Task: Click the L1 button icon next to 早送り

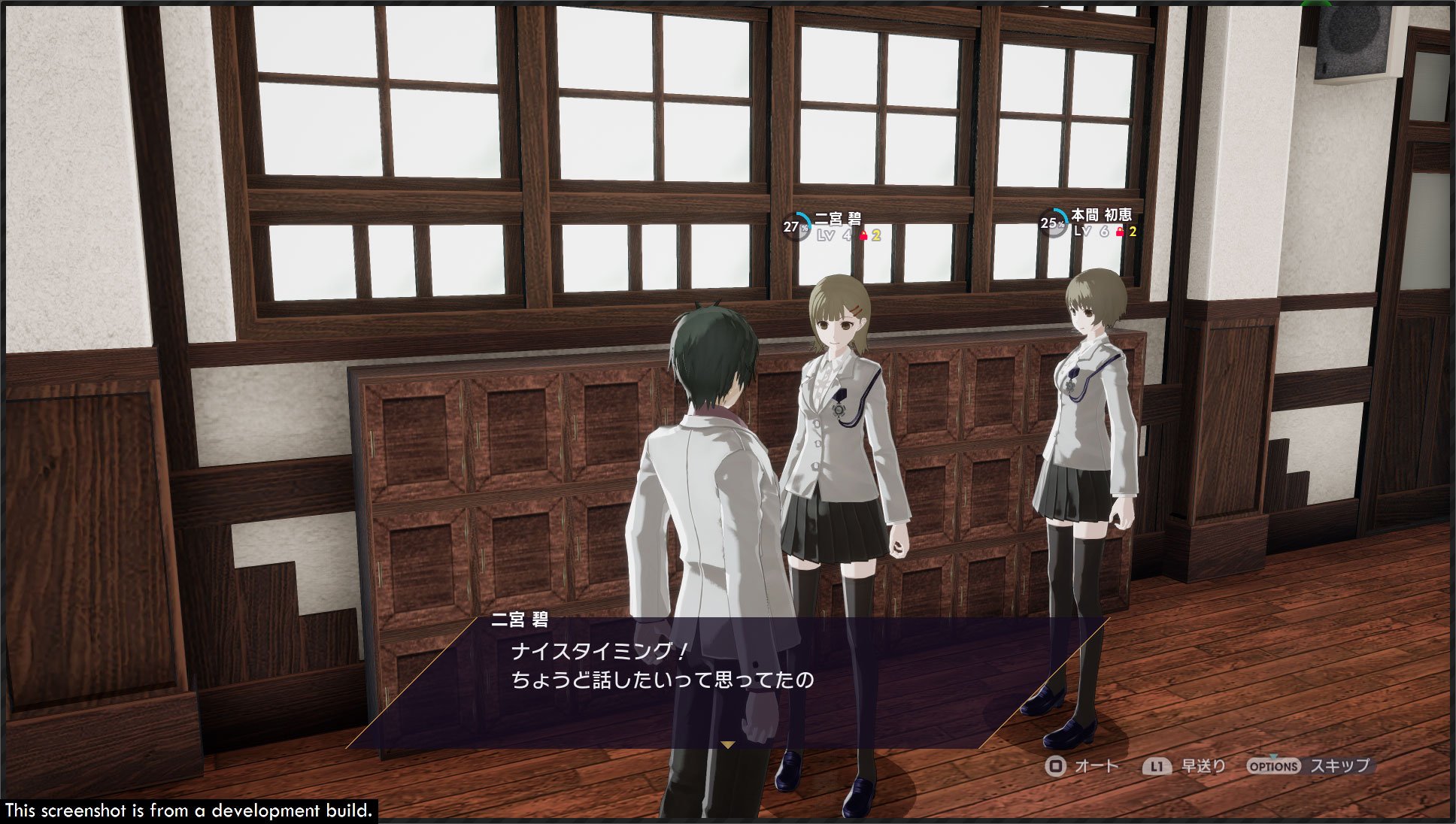Action: tap(1157, 765)
